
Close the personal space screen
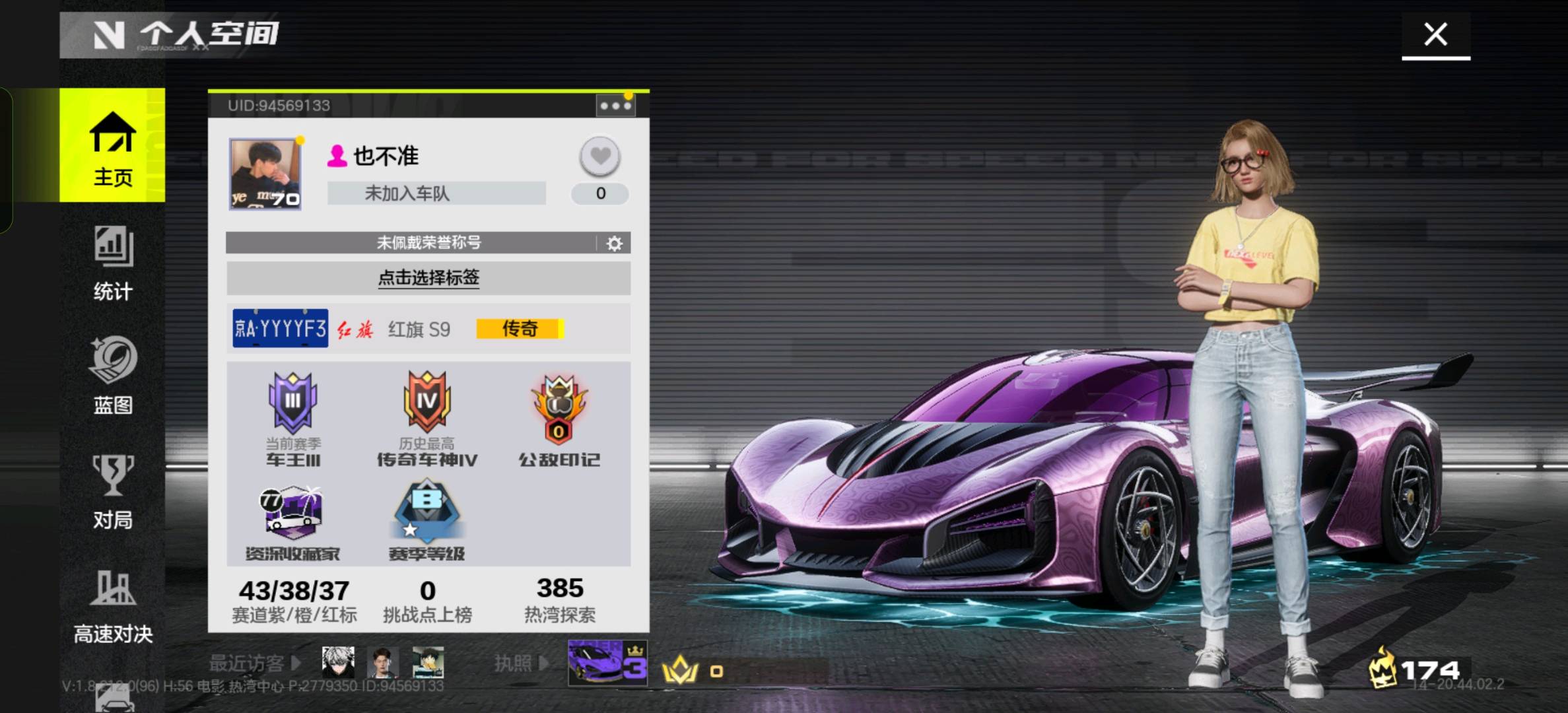coord(1435,34)
